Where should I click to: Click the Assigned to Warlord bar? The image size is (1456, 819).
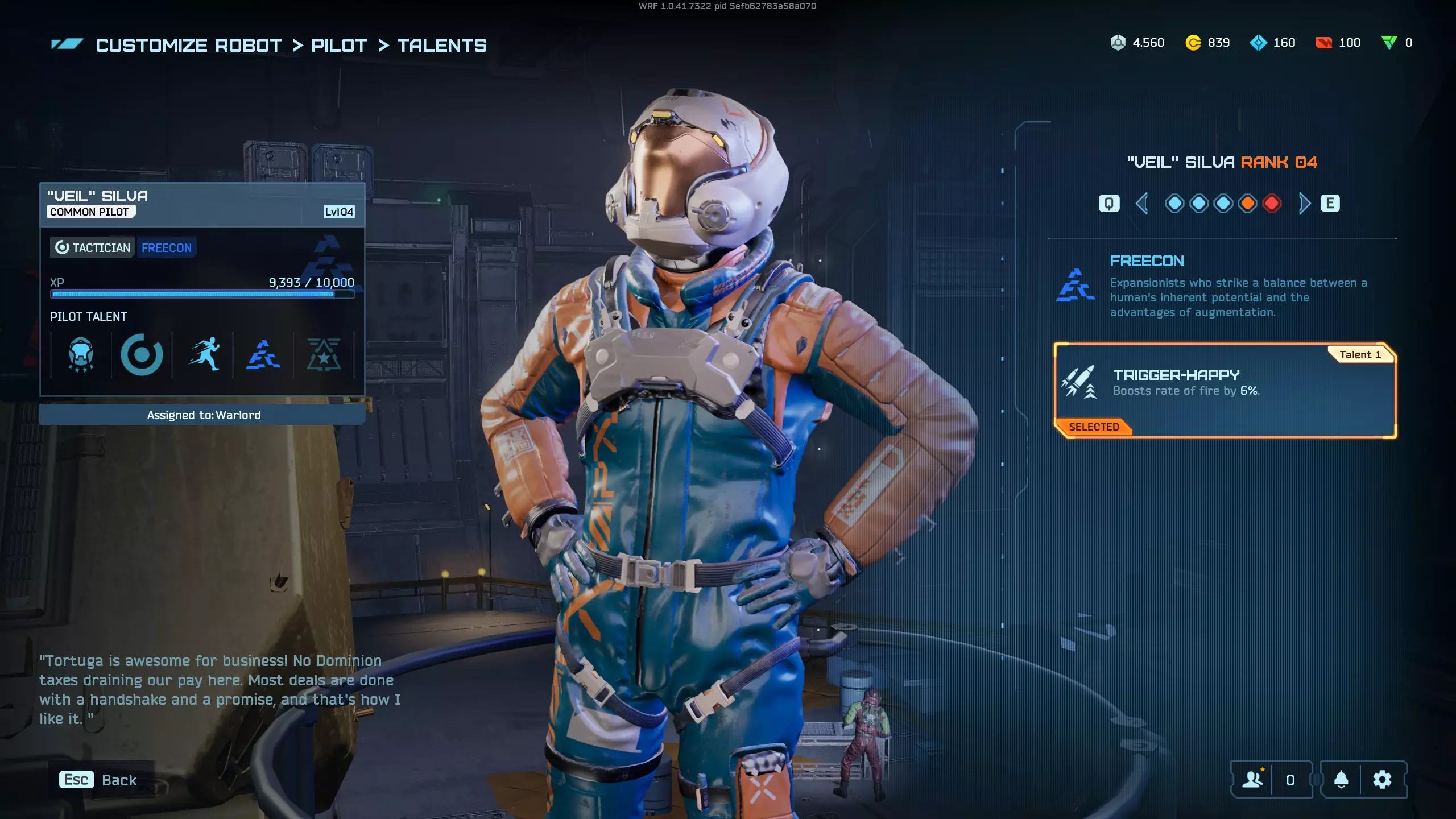[x=202, y=415]
